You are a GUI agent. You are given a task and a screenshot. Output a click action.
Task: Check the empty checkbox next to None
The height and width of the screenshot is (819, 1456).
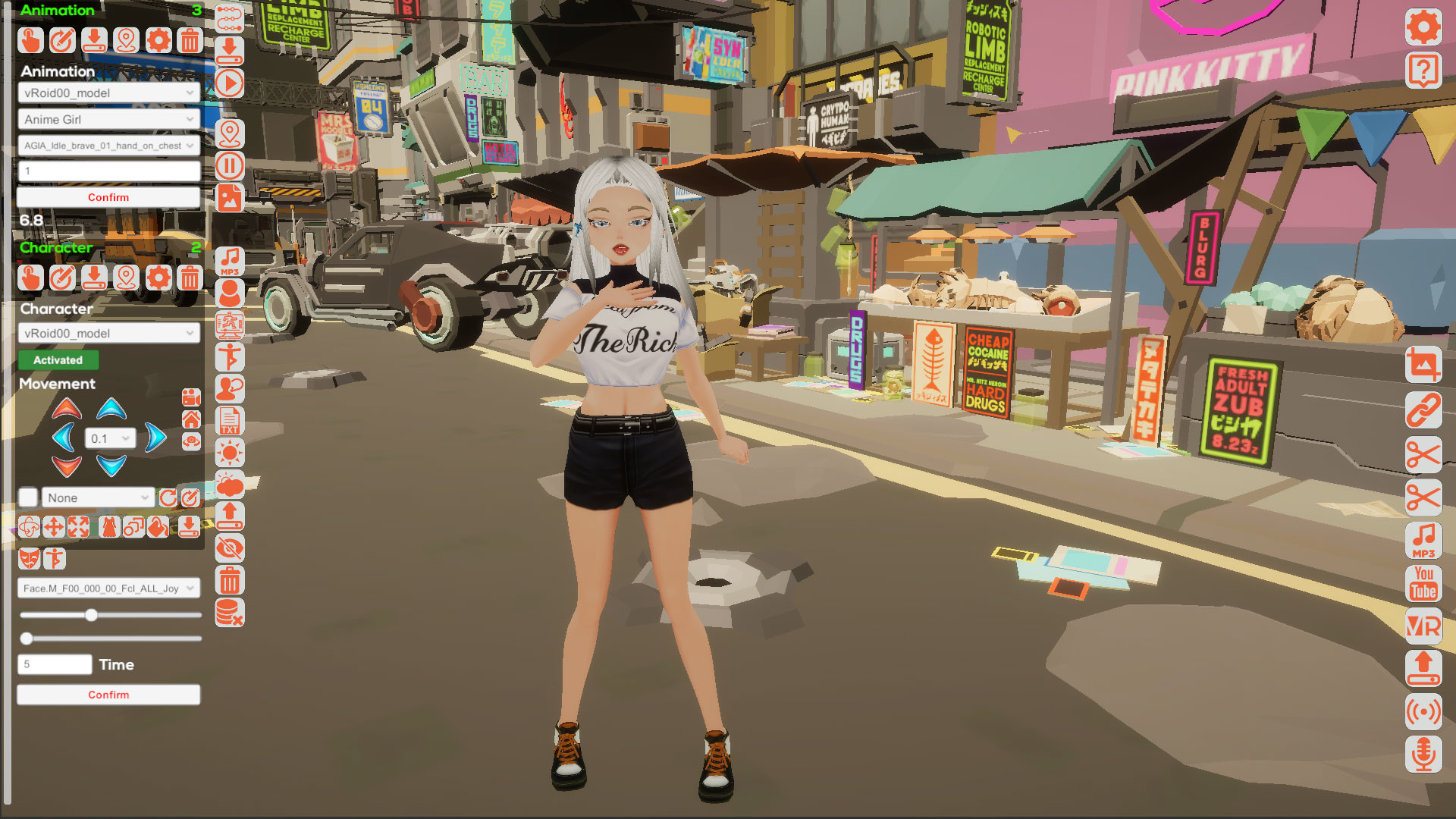28,497
